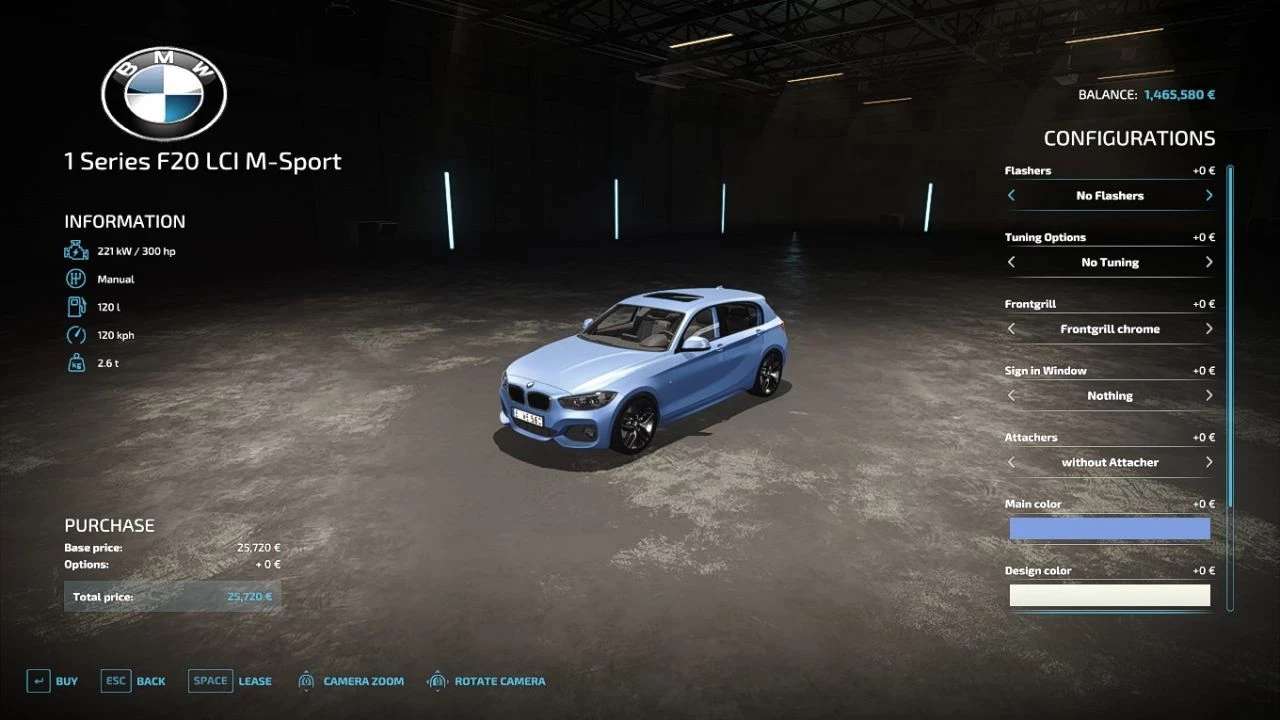The height and width of the screenshot is (720, 1280).
Task: Buy the BMW 1 Series
Action: 52,681
